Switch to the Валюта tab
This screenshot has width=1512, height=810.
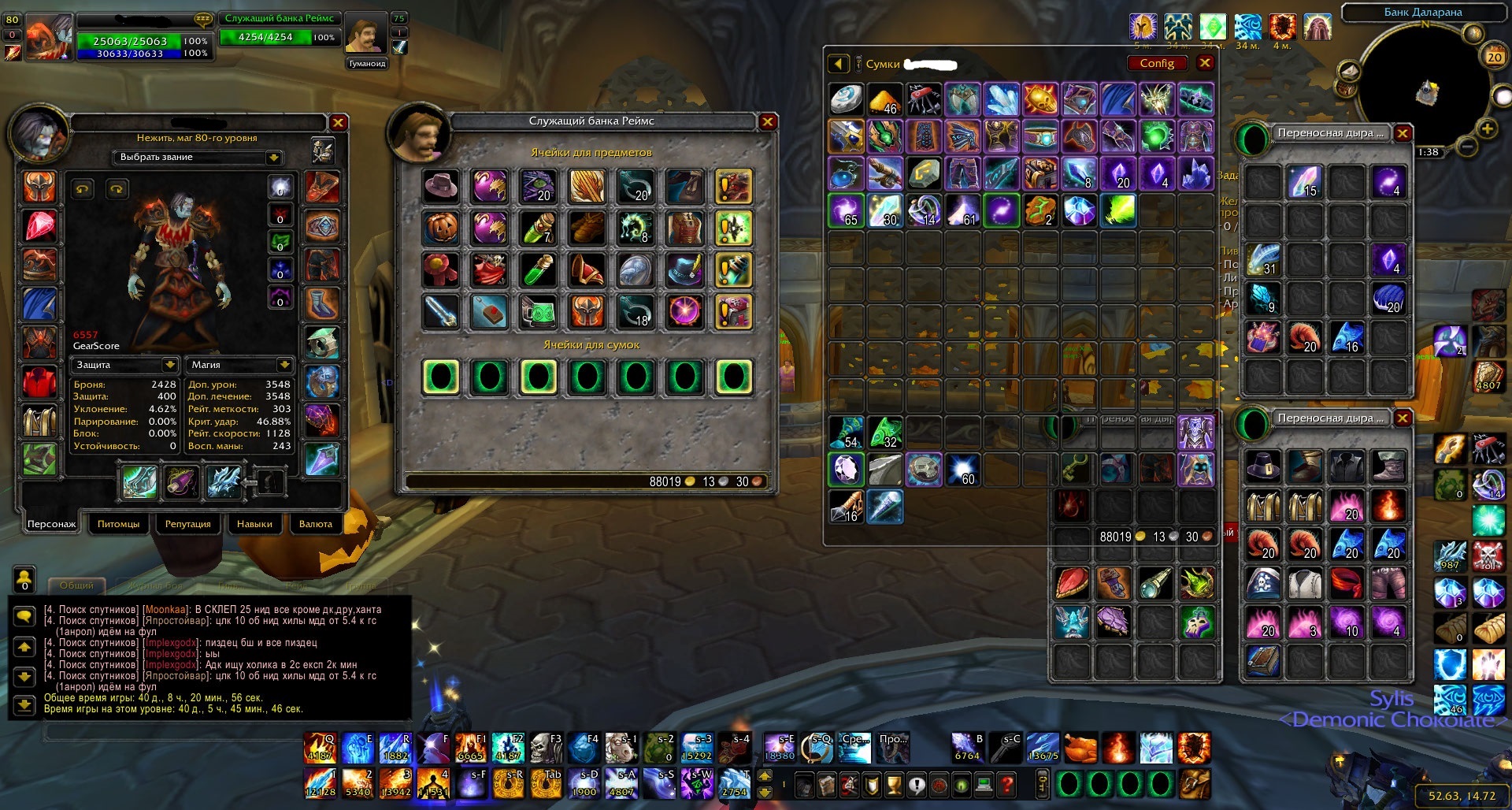click(x=316, y=524)
